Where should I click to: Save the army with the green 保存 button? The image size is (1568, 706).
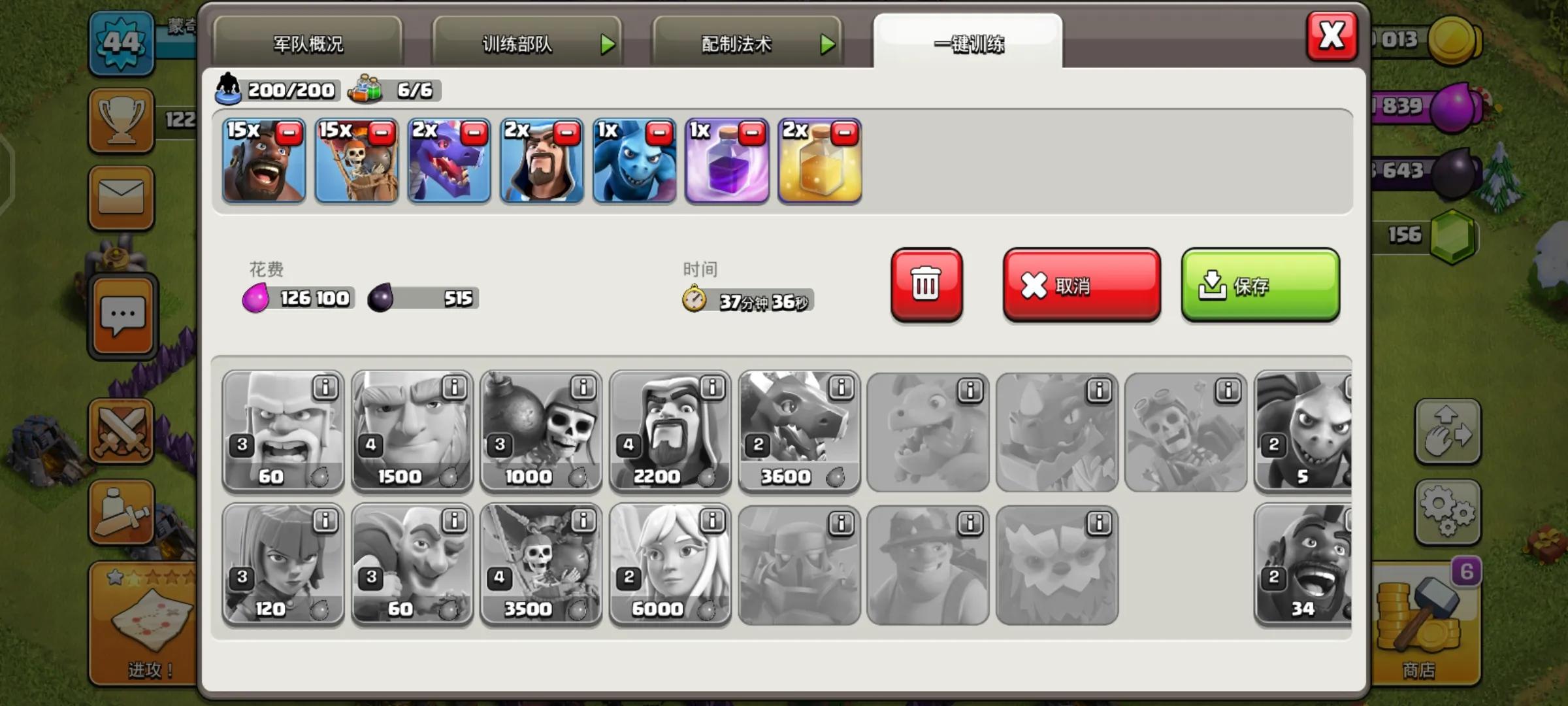pos(1260,285)
